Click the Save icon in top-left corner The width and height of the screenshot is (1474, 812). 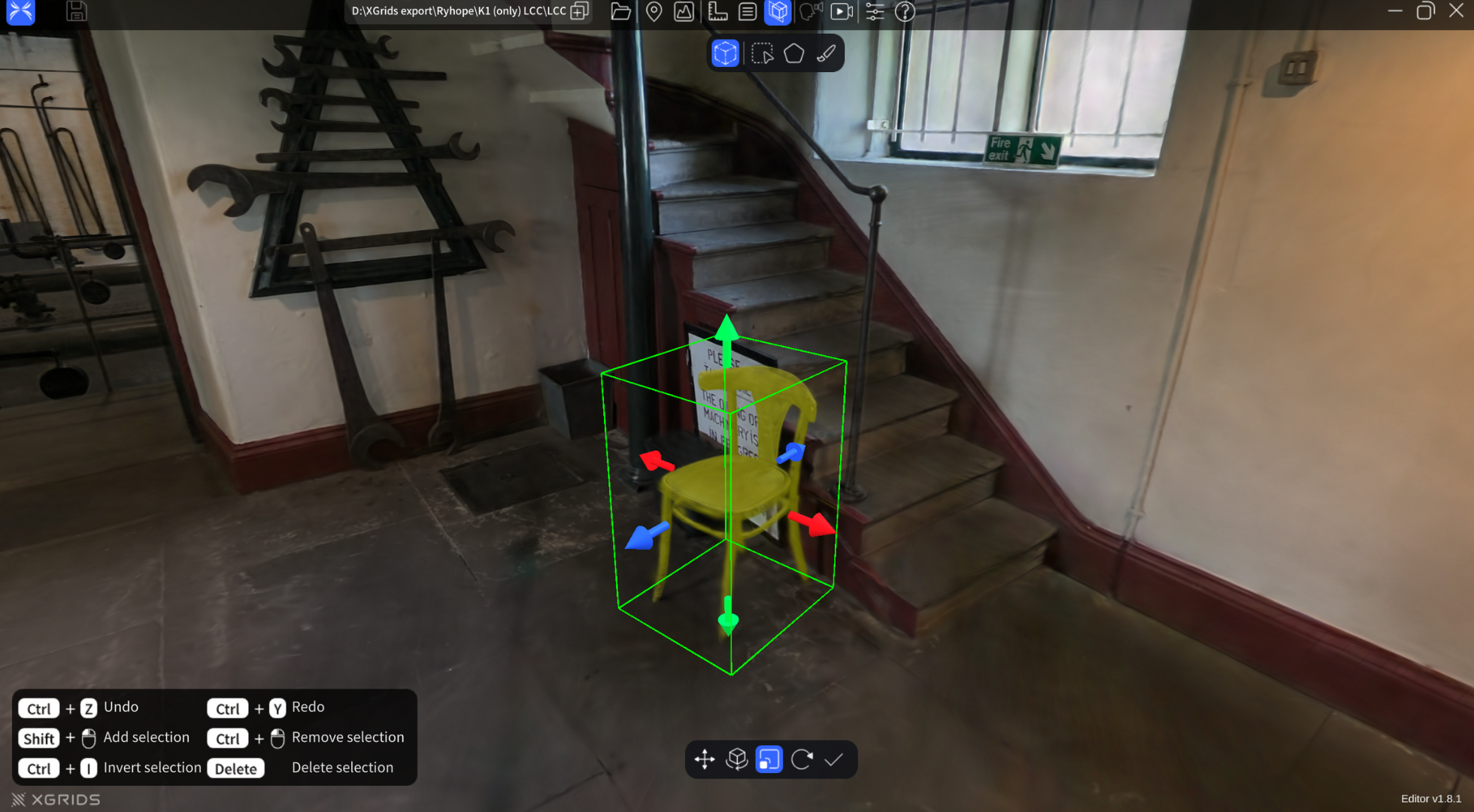coord(76,11)
